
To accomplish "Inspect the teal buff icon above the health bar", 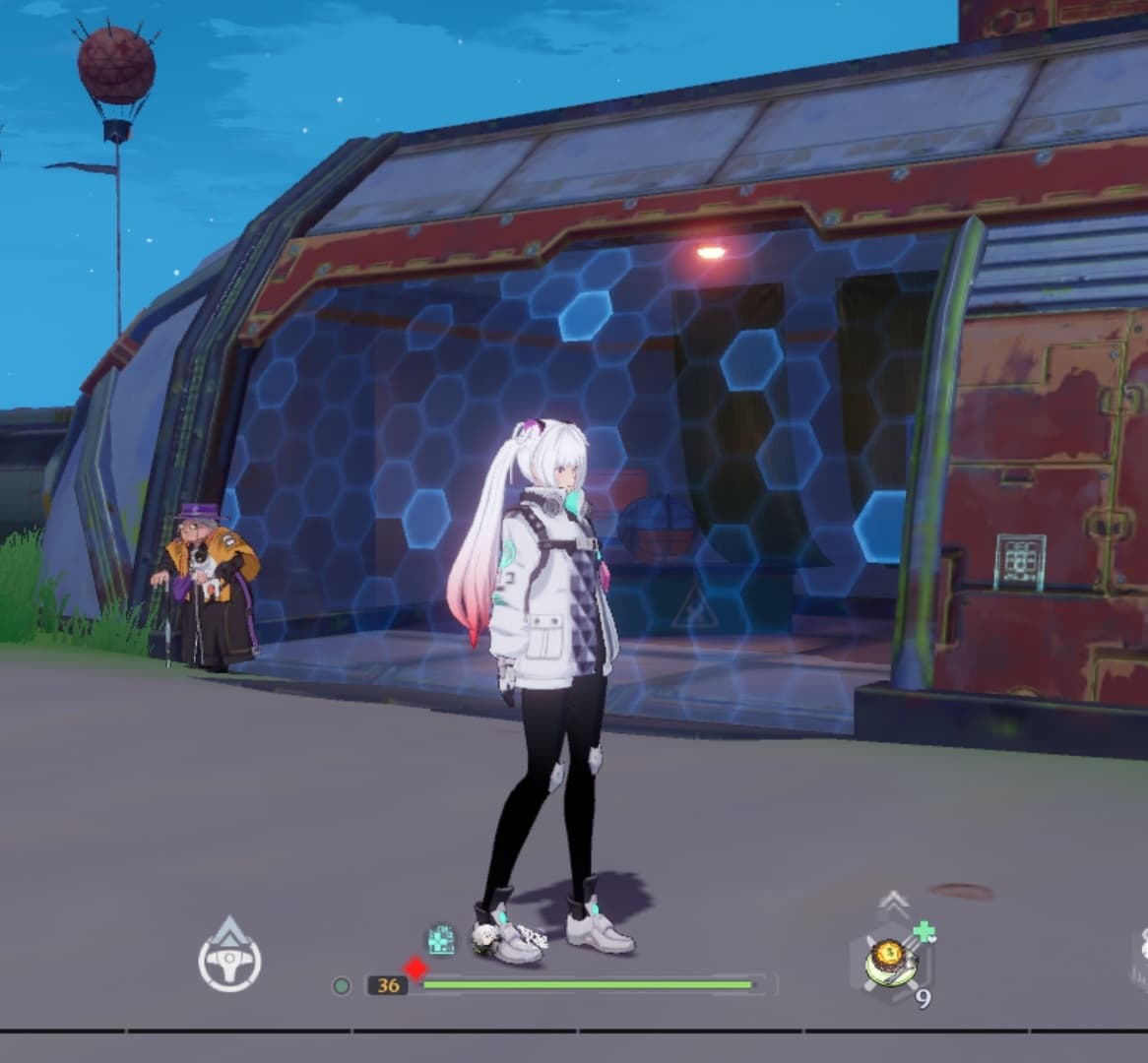I will [x=441, y=939].
